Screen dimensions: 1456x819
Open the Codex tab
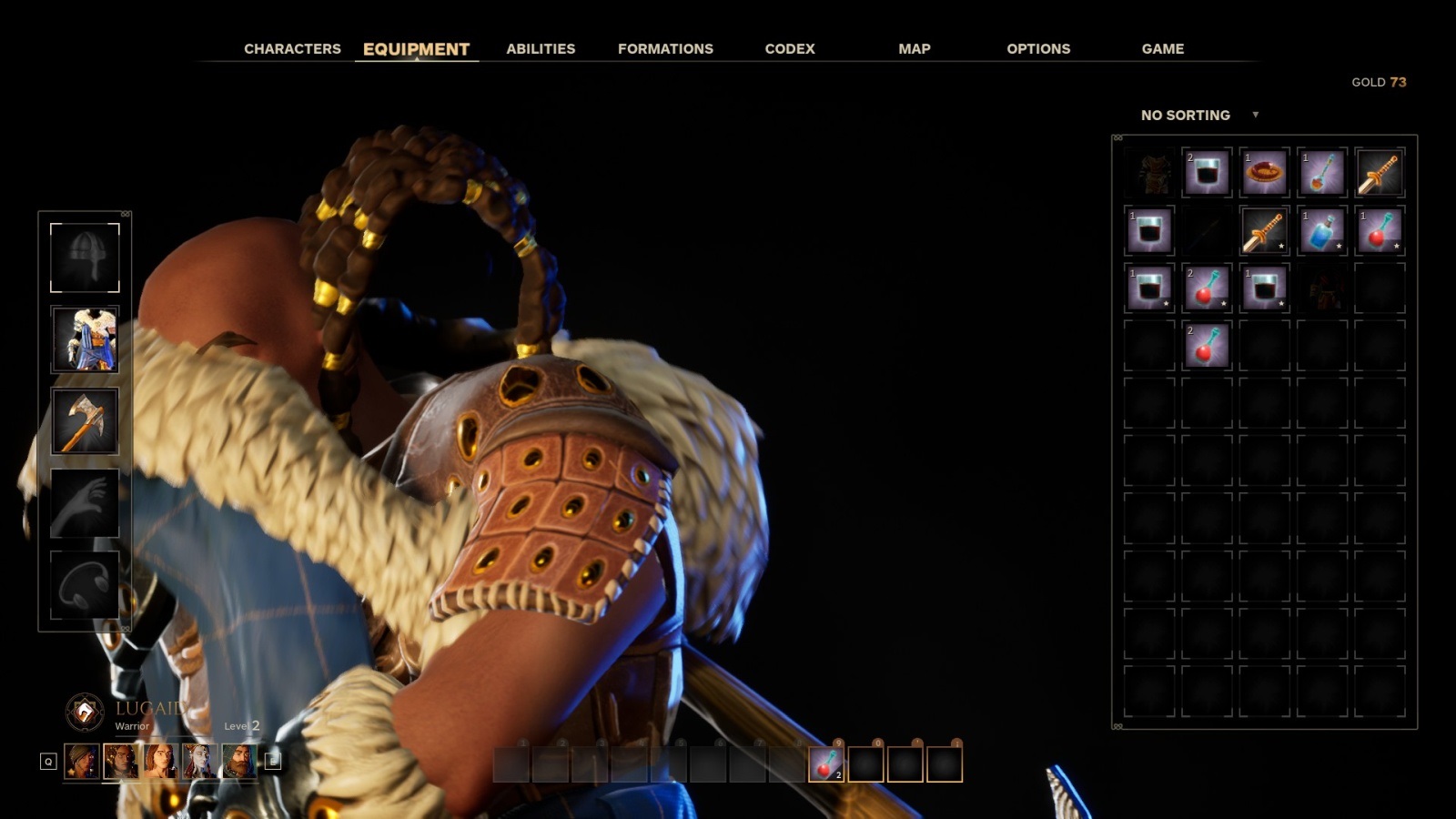[x=790, y=49]
